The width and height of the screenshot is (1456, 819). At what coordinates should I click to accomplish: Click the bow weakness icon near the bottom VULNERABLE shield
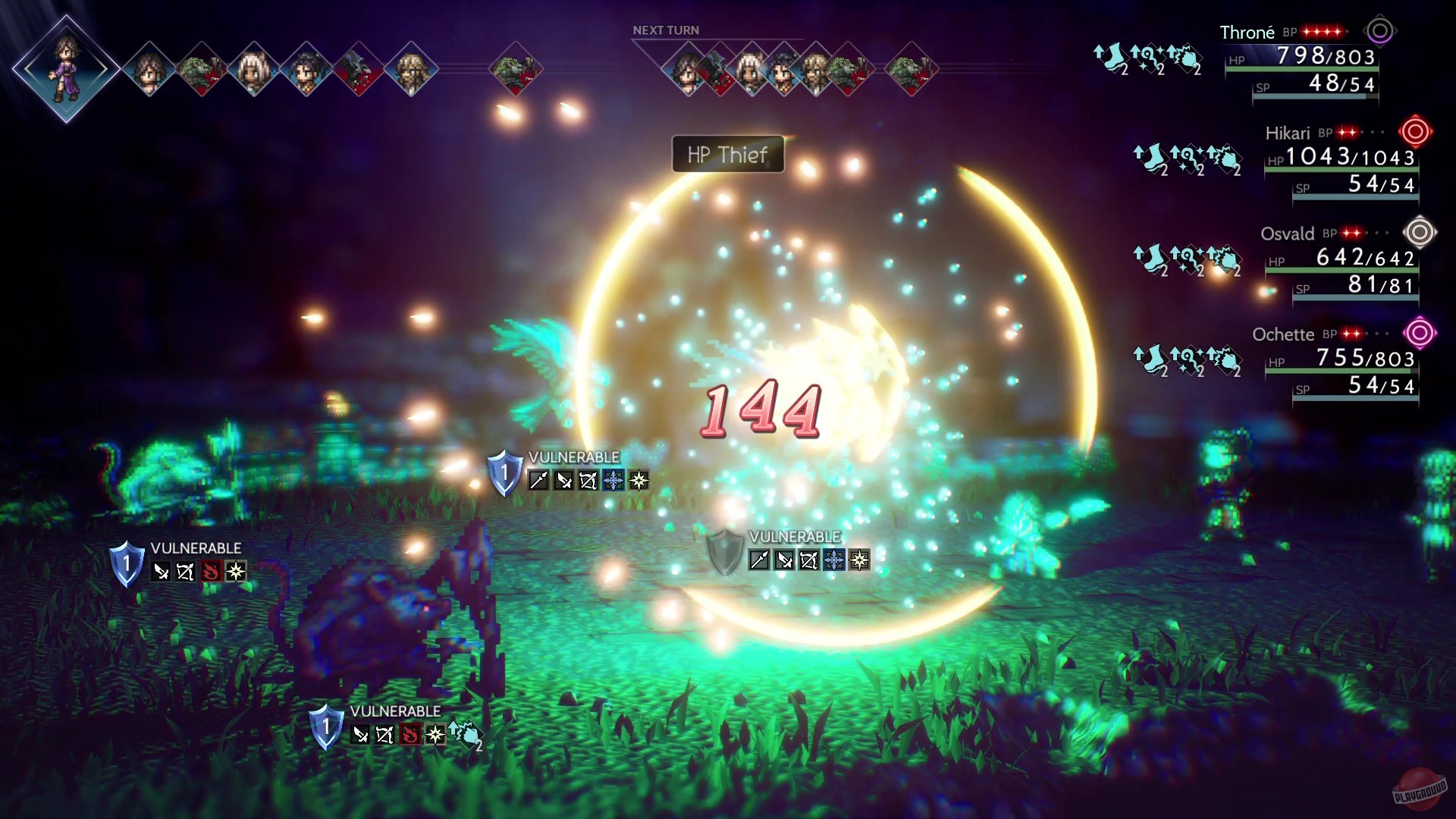[384, 733]
